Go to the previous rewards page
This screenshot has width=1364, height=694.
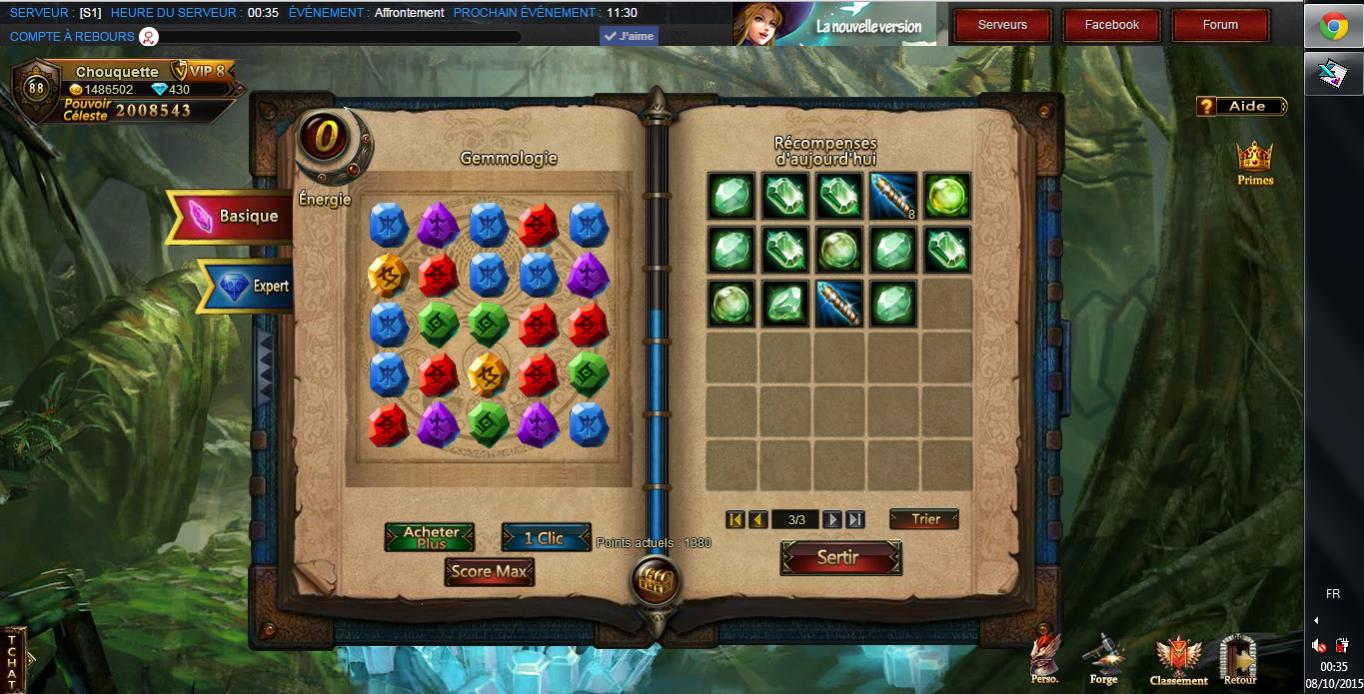pos(758,519)
